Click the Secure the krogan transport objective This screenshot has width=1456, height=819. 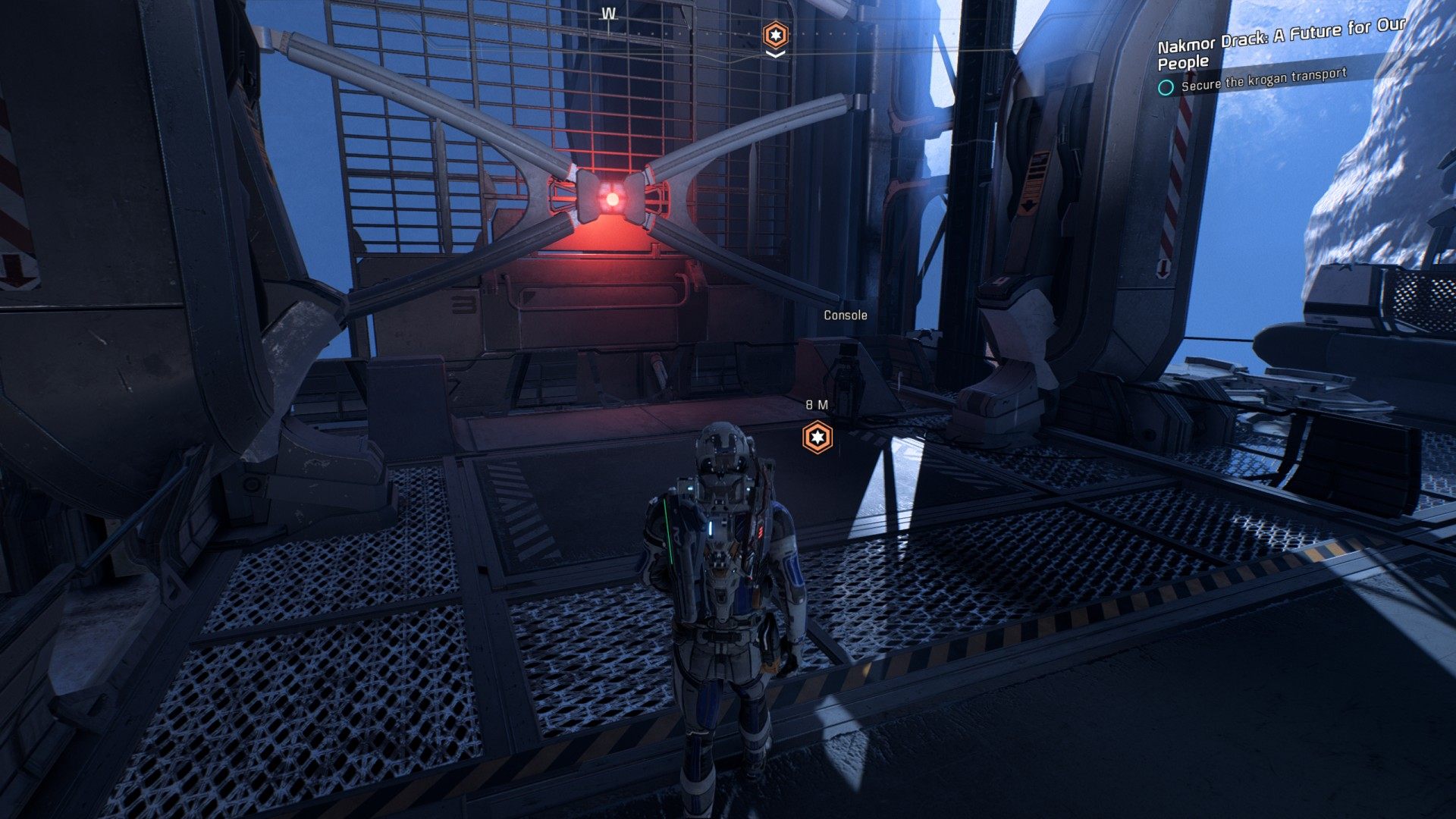(x=1263, y=80)
